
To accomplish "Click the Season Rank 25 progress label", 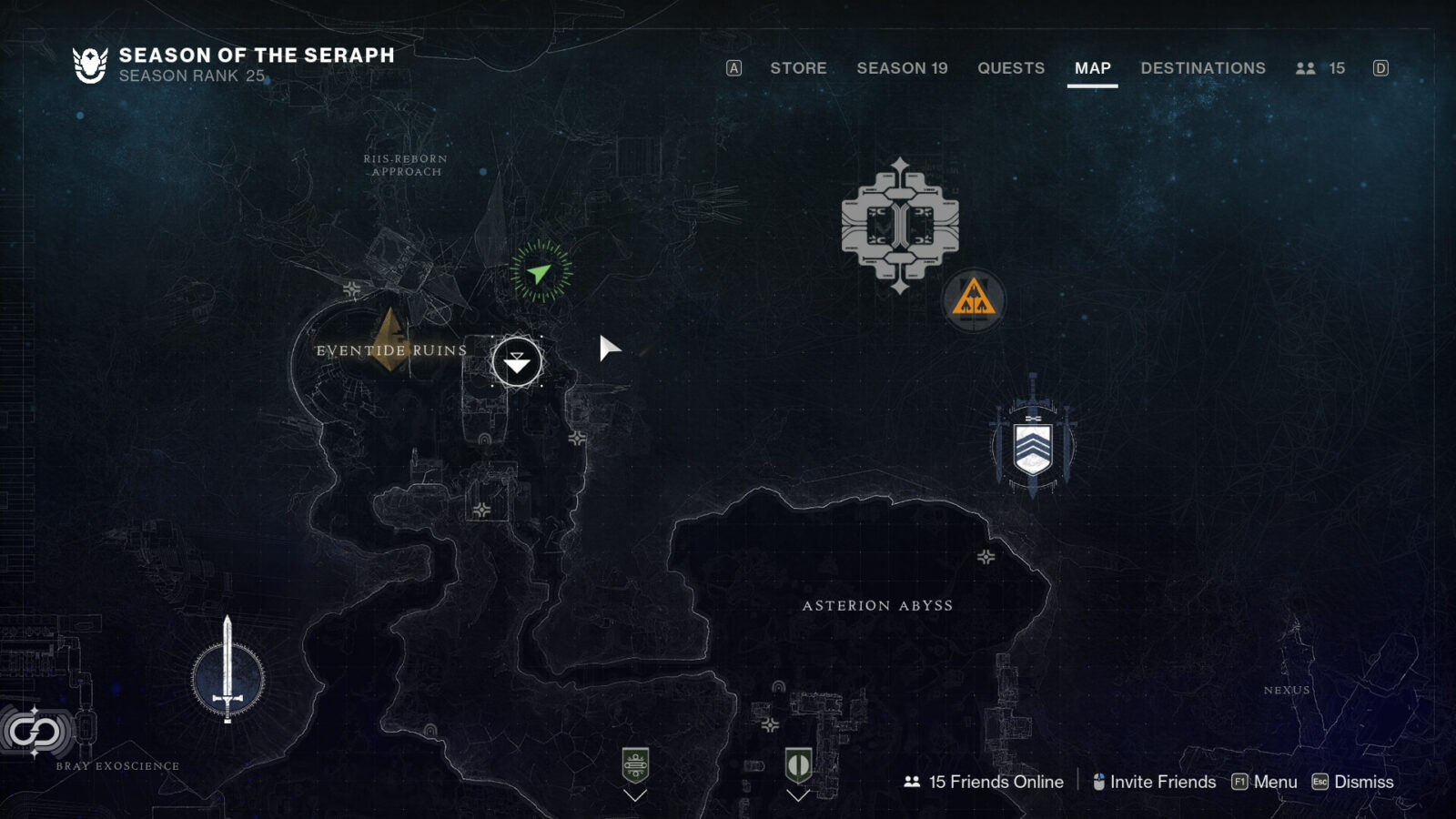I will [x=190, y=76].
